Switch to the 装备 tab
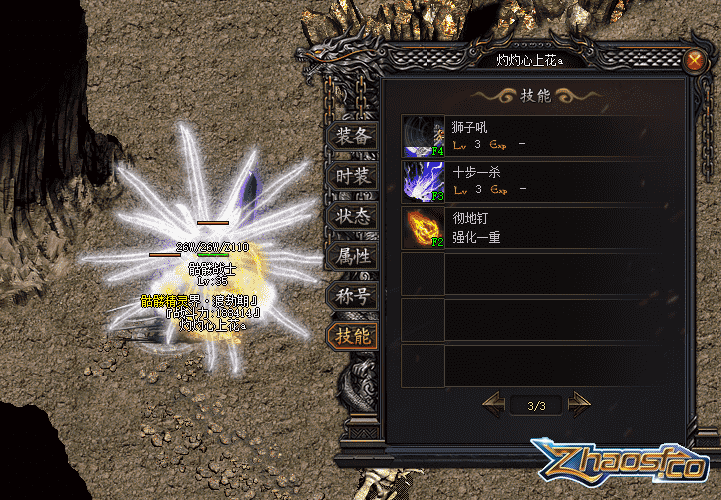Viewport: 721px width, 500px height. [x=352, y=137]
